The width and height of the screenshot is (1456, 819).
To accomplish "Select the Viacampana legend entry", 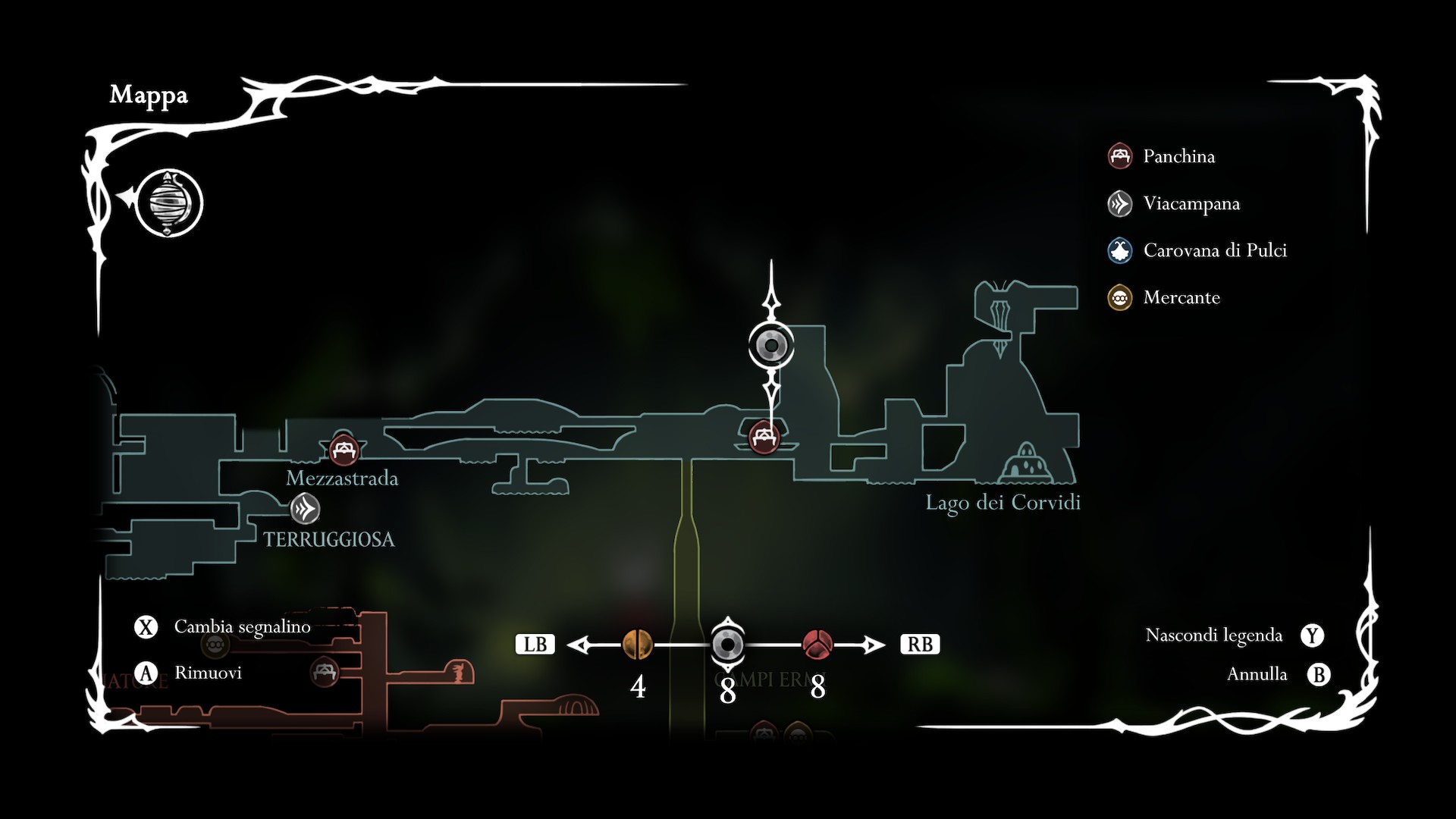I will 1190,203.
